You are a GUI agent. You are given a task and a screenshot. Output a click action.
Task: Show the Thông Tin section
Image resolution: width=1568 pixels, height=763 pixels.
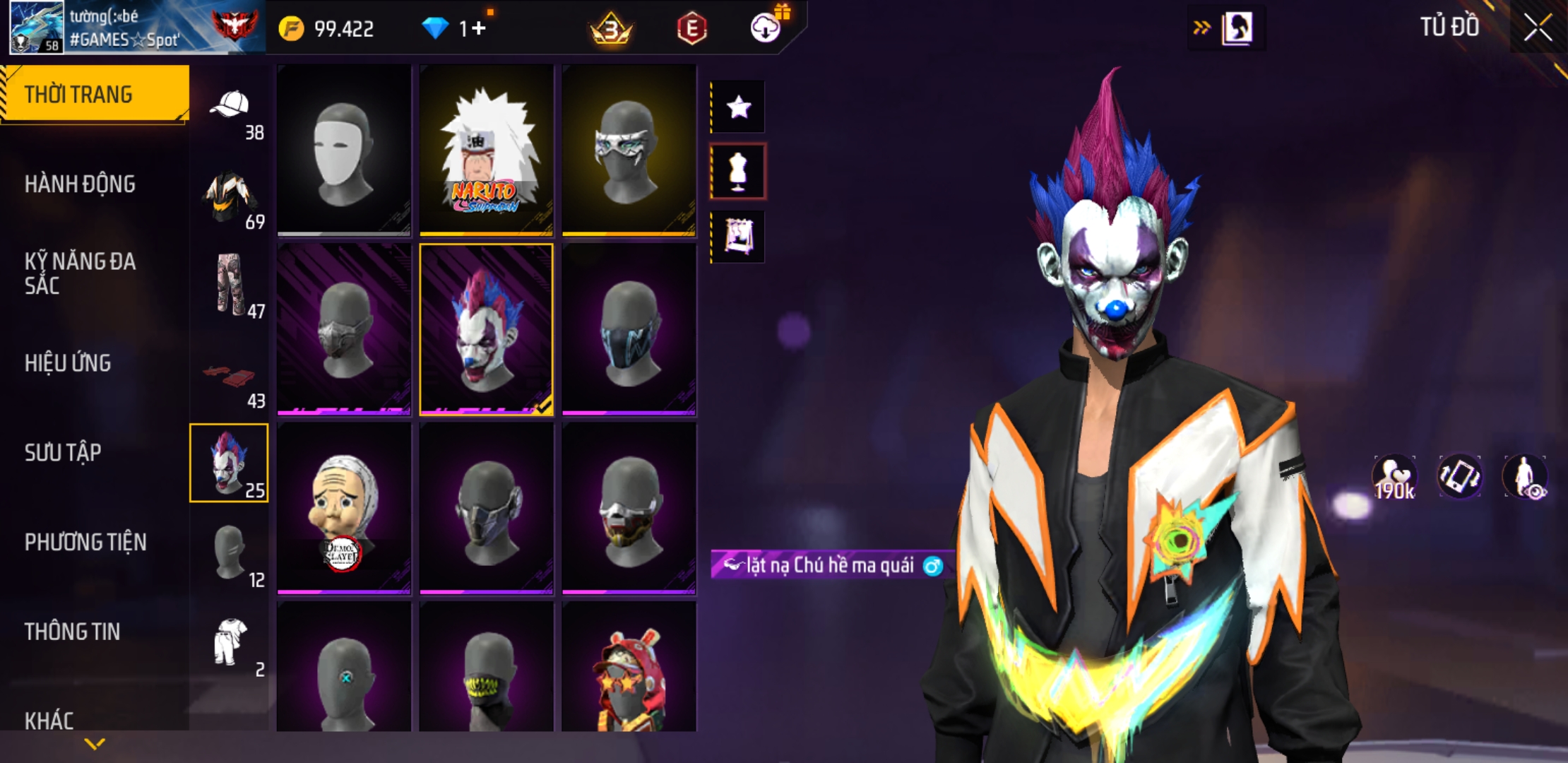[x=72, y=632]
